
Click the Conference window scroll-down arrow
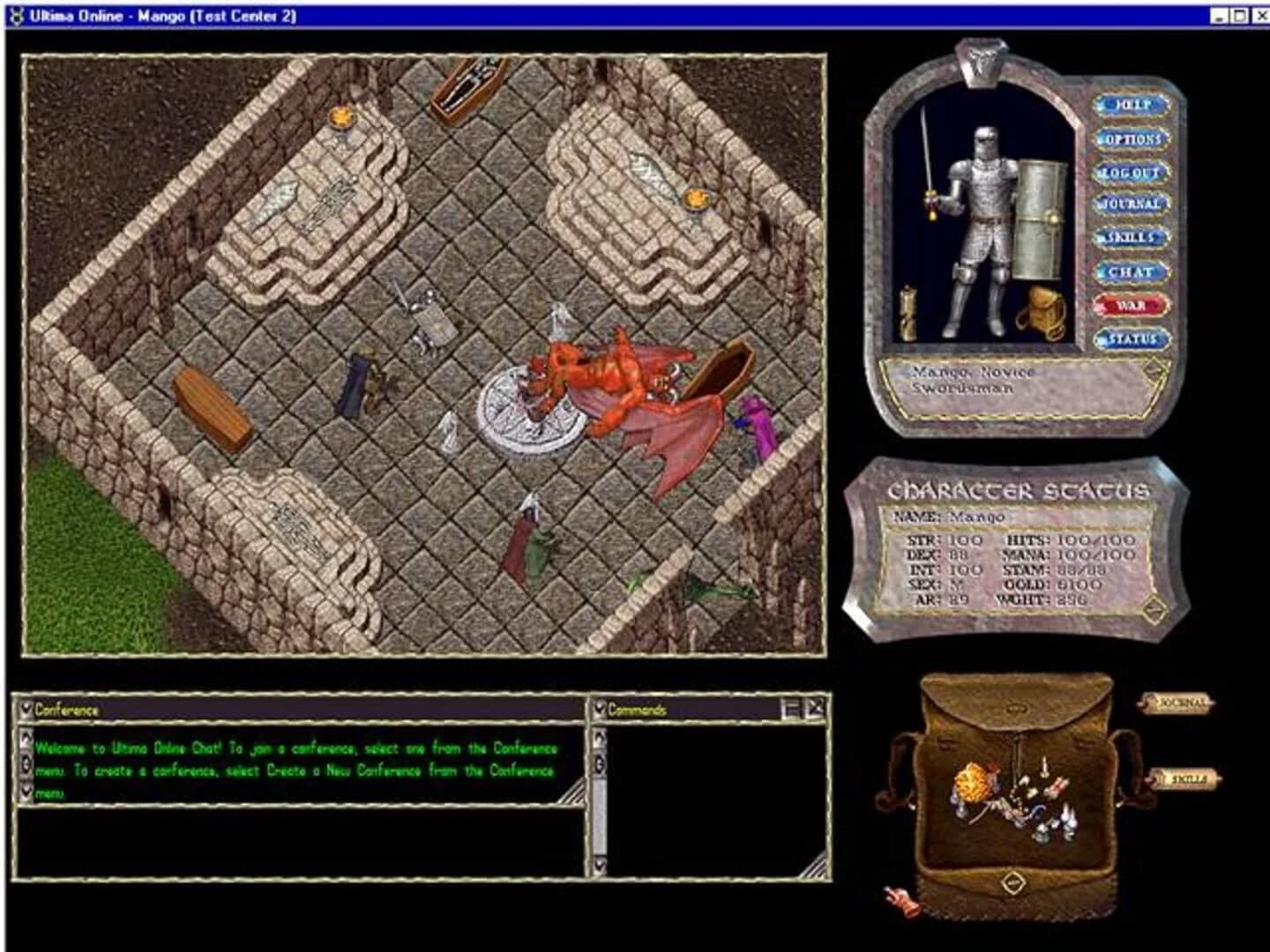click(x=26, y=789)
